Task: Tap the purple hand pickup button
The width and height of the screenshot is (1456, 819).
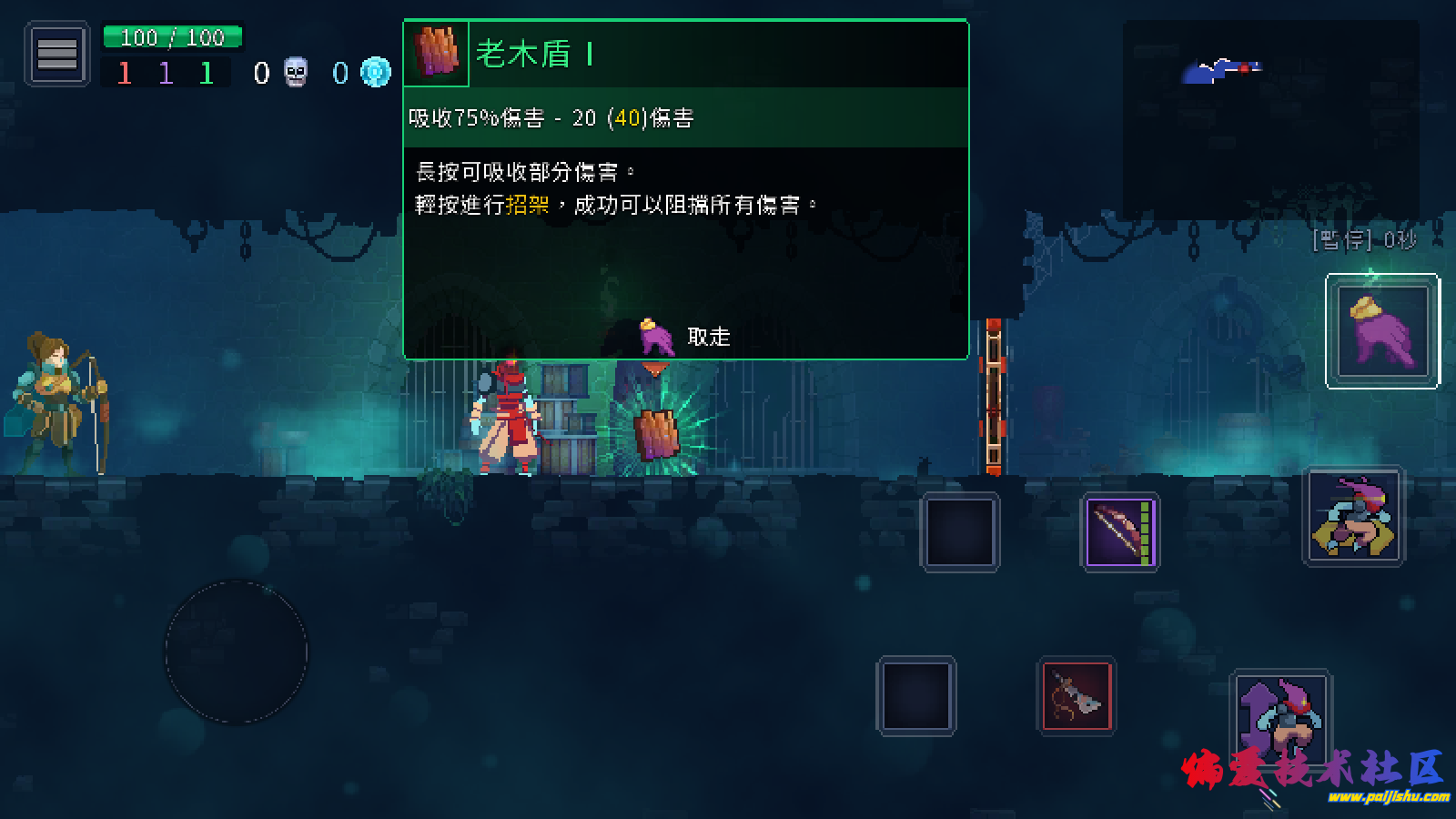Action: pyautogui.click(x=1382, y=331)
